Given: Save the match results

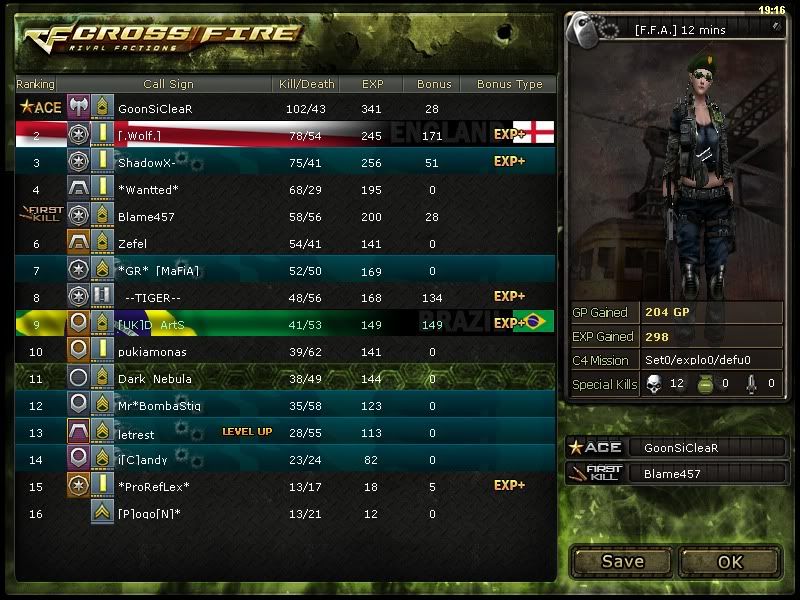Looking at the screenshot, I should 622,561.
